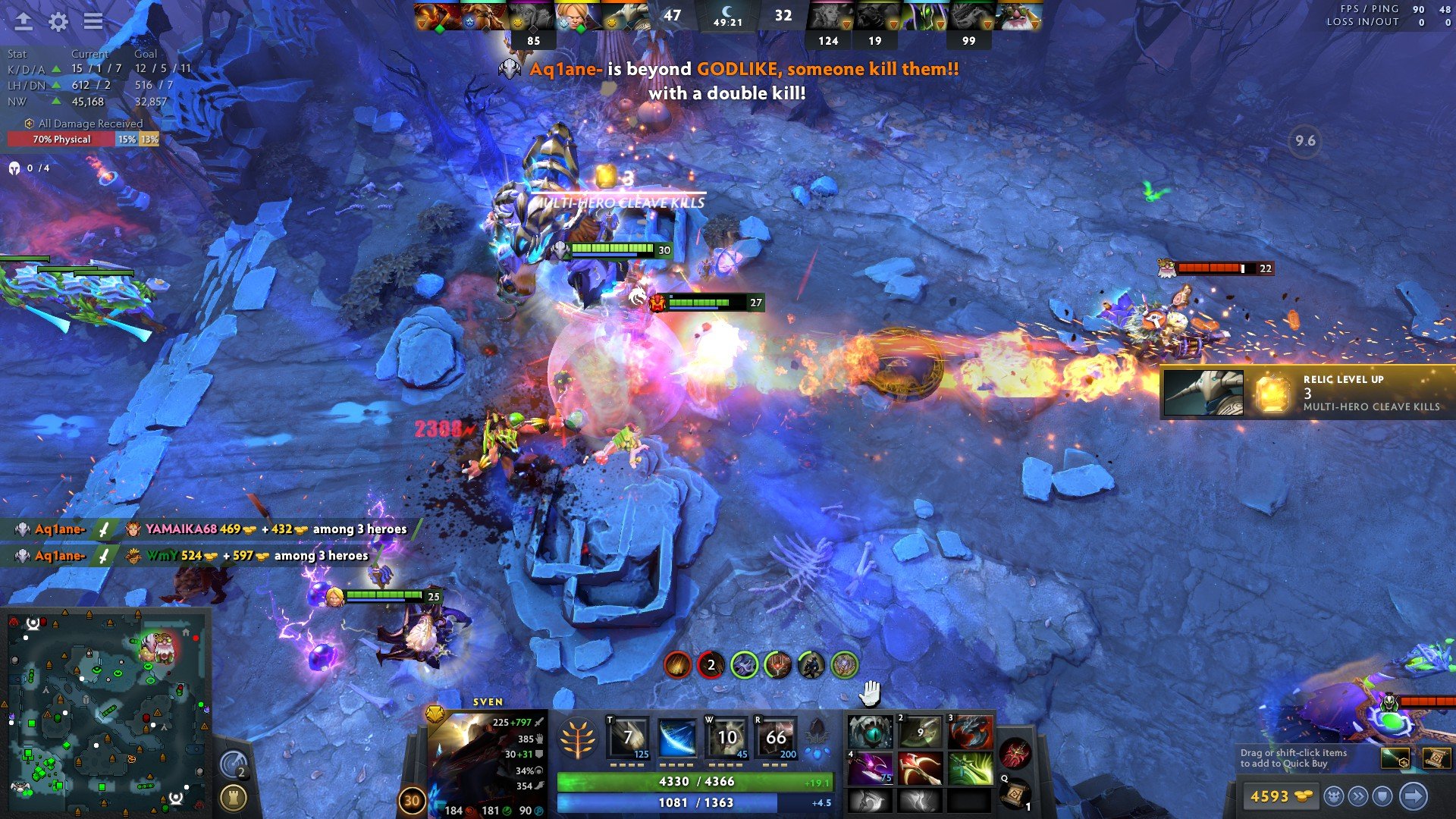
Task: Select Sniper portrait in top bar
Action: pos(1018,17)
